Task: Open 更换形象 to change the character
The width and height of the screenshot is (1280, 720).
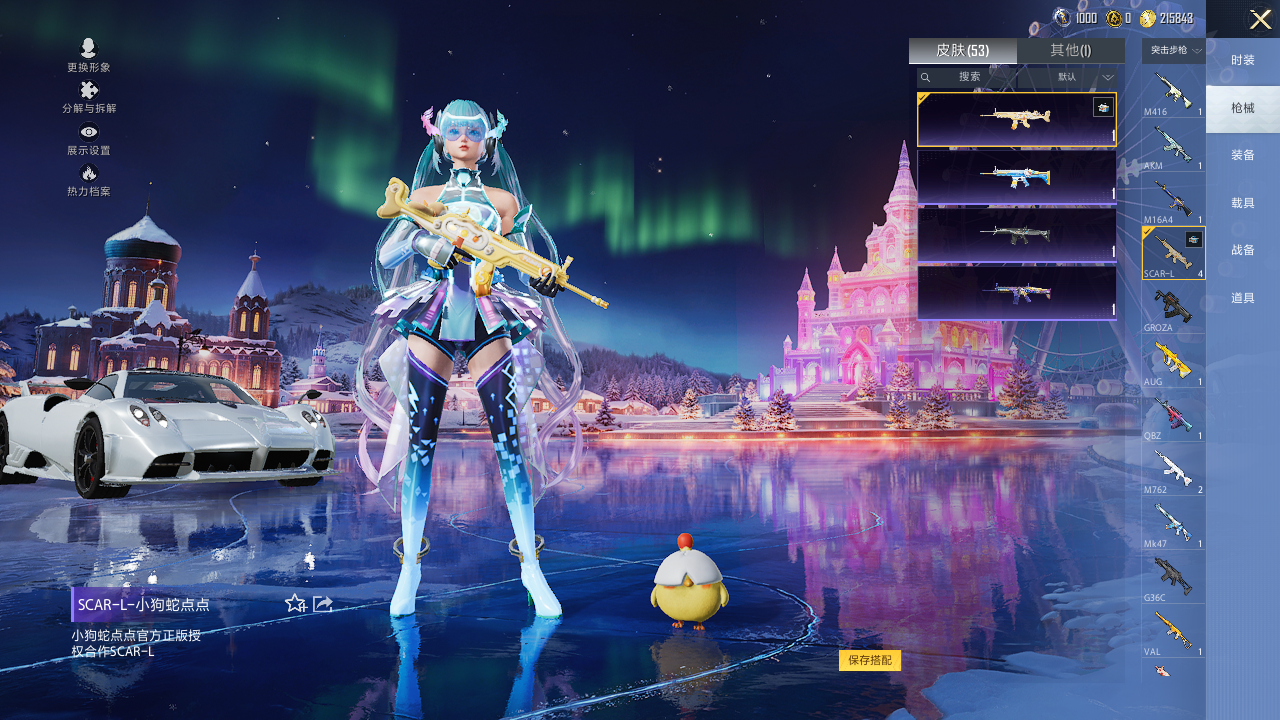Action: pos(89,55)
